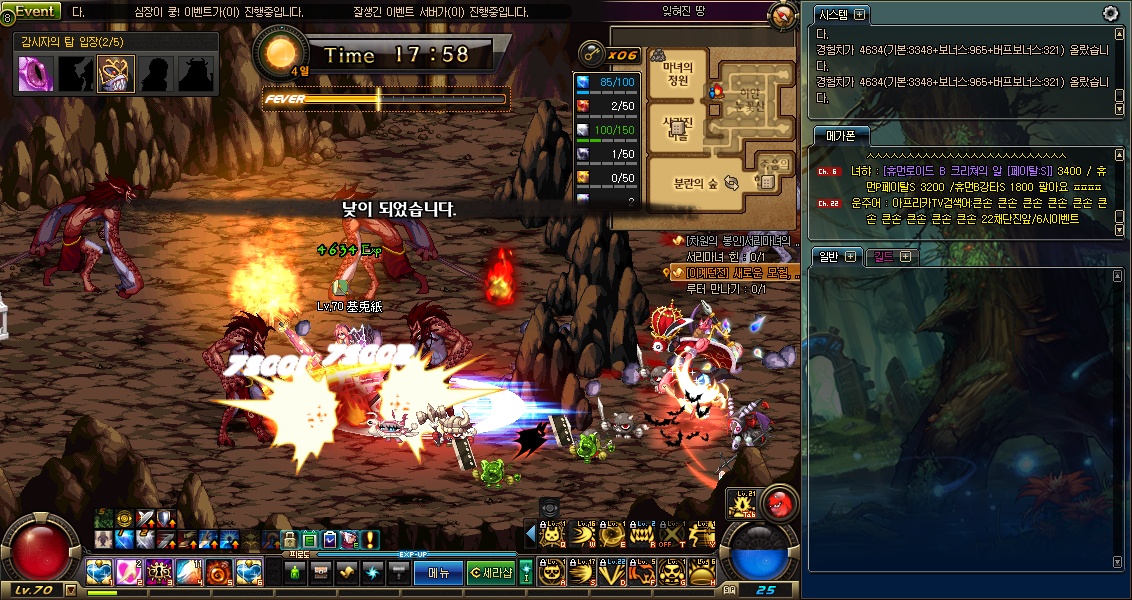The image size is (1132, 600).
Task: Click the yellow exclamation mark alert icon
Action: pos(371,540)
